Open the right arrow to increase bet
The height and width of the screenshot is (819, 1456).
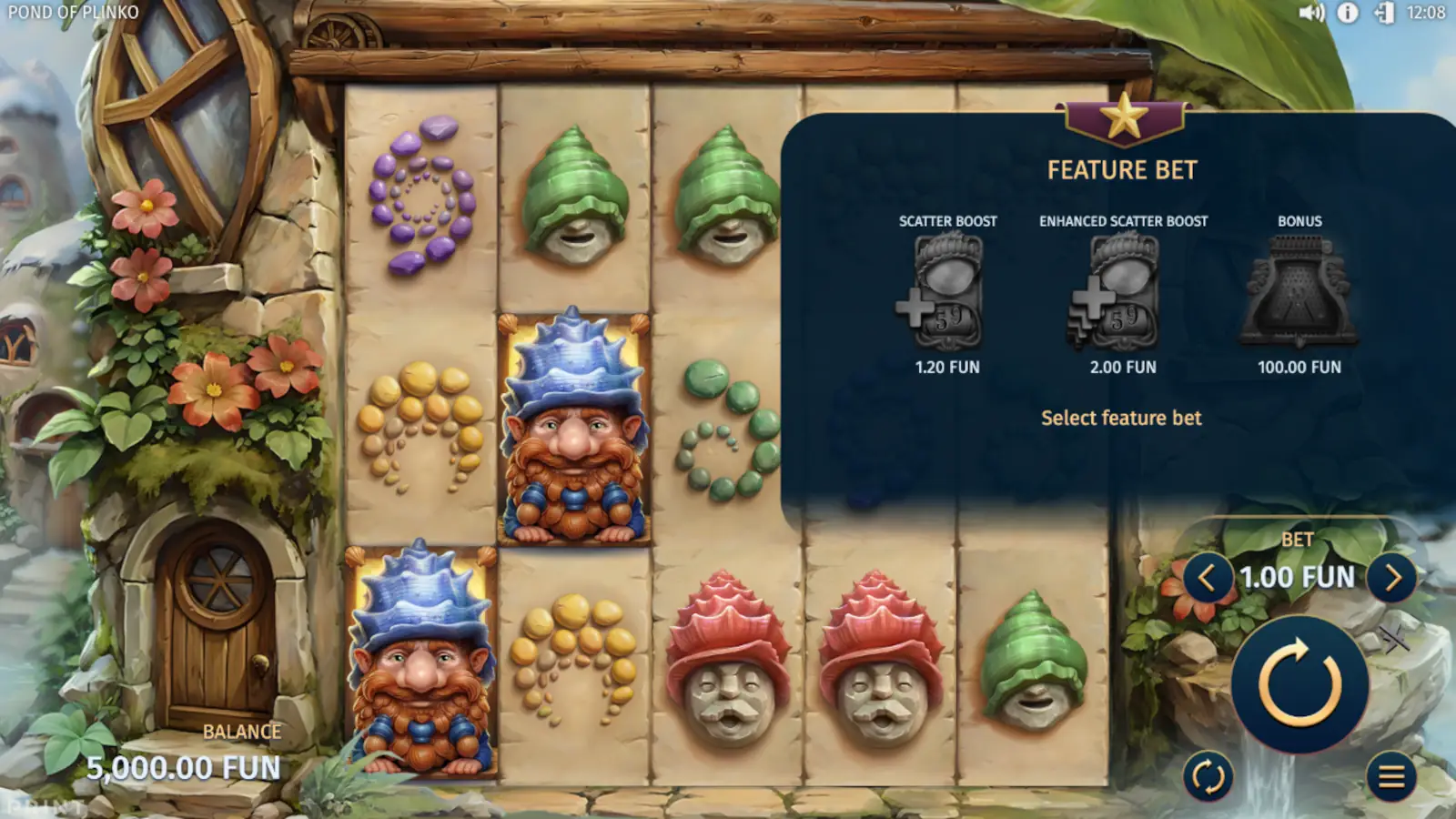[x=1391, y=576]
